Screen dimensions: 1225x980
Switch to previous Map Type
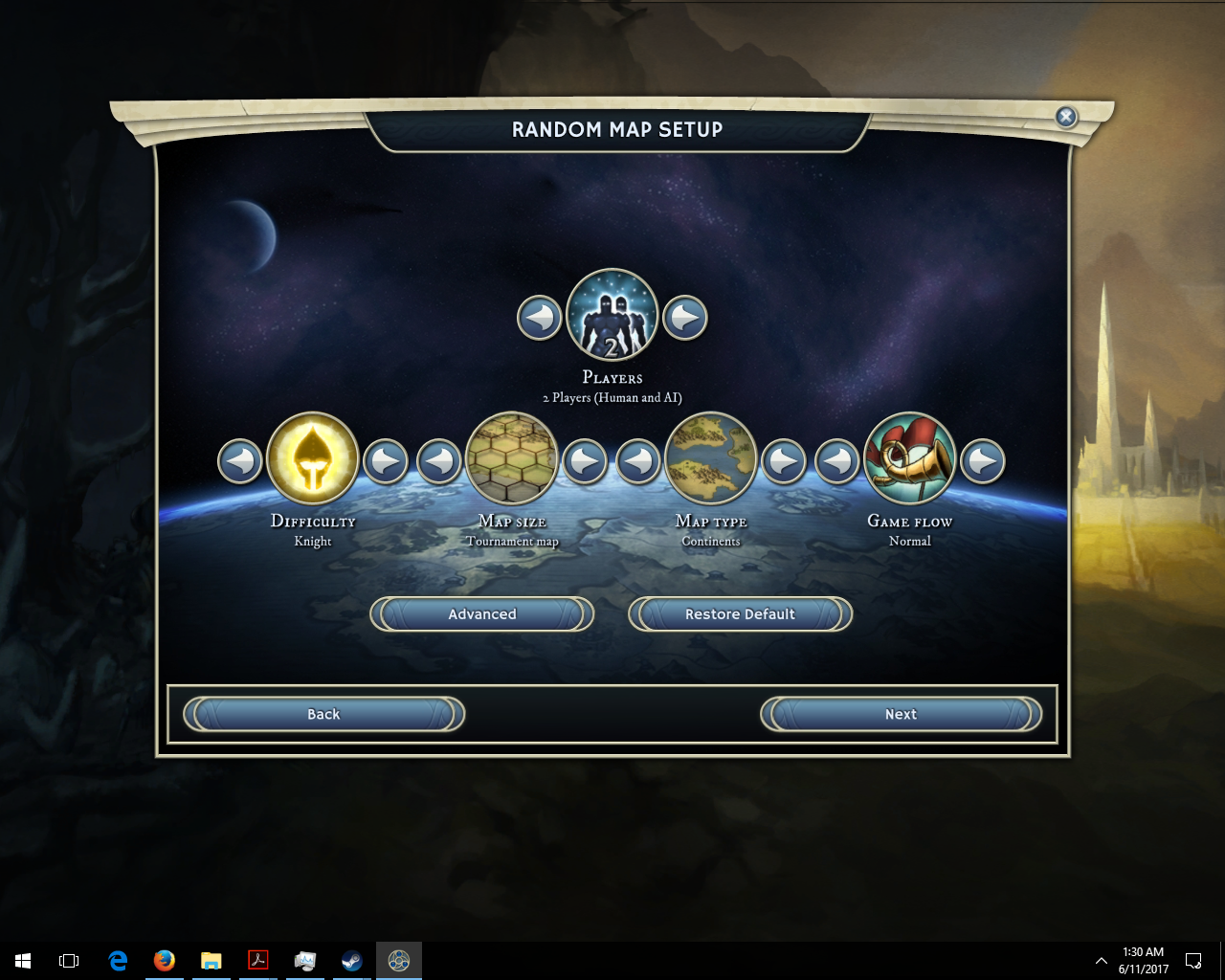coord(638,461)
